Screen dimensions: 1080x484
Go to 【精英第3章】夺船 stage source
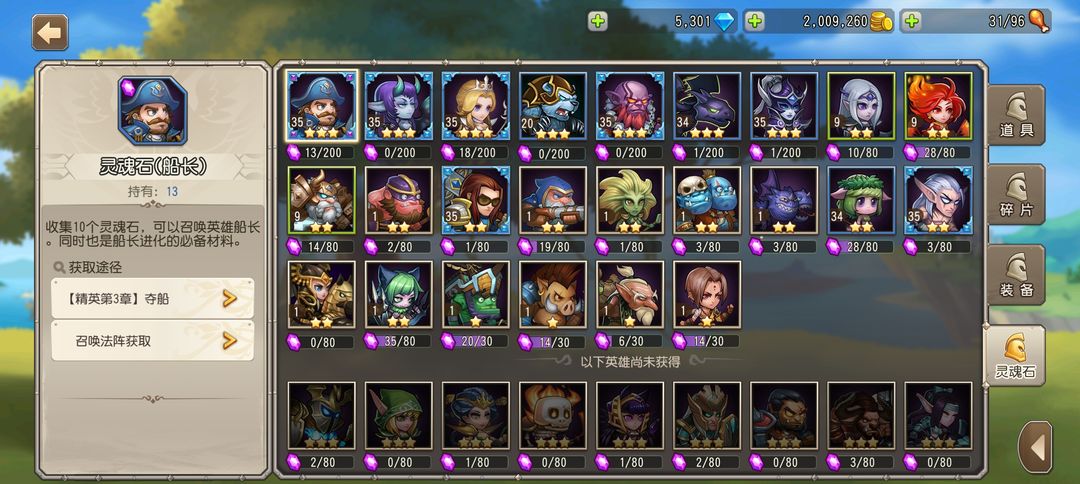[152, 298]
